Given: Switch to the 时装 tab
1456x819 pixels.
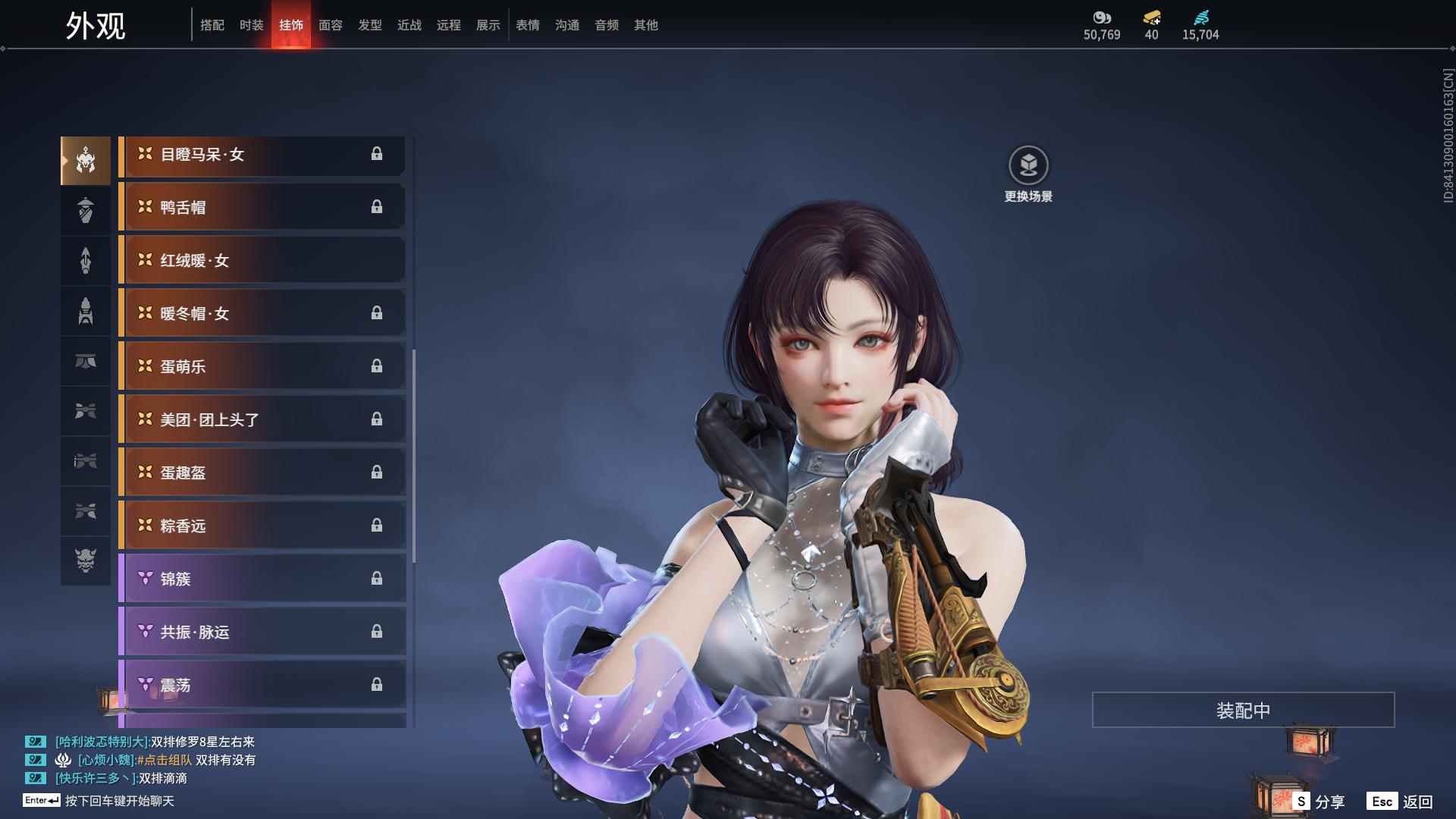Looking at the screenshot, I should pos(251,25).
